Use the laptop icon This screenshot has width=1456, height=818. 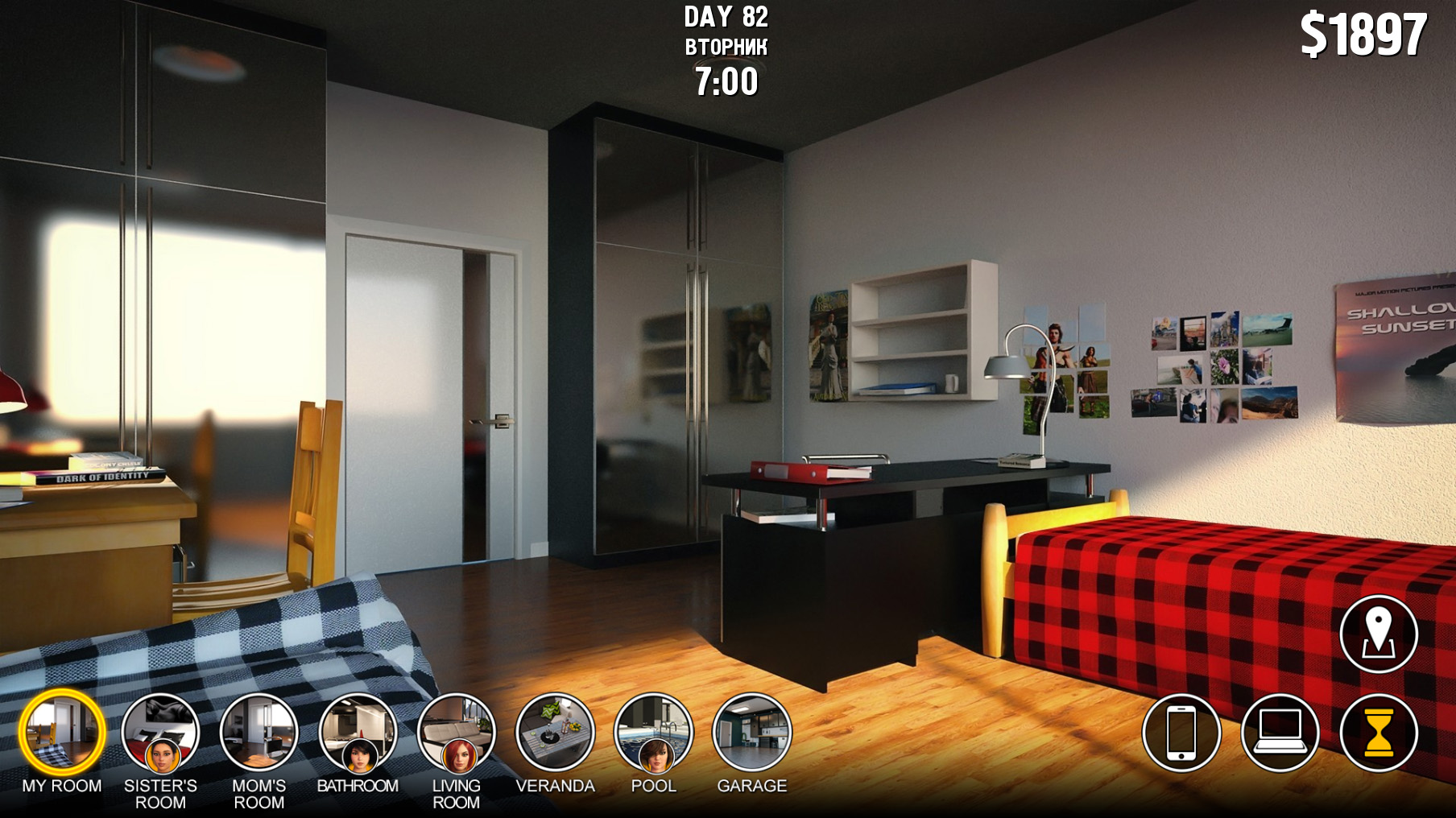(x=1280, y=733)
